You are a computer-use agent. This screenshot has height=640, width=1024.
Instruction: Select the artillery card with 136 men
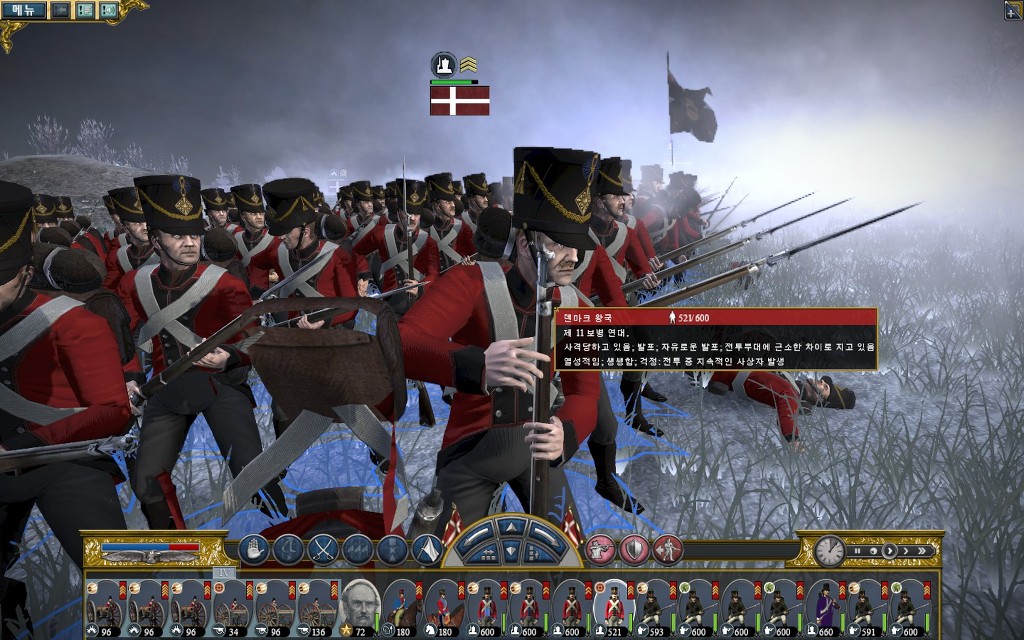click(x=317, y=606)
